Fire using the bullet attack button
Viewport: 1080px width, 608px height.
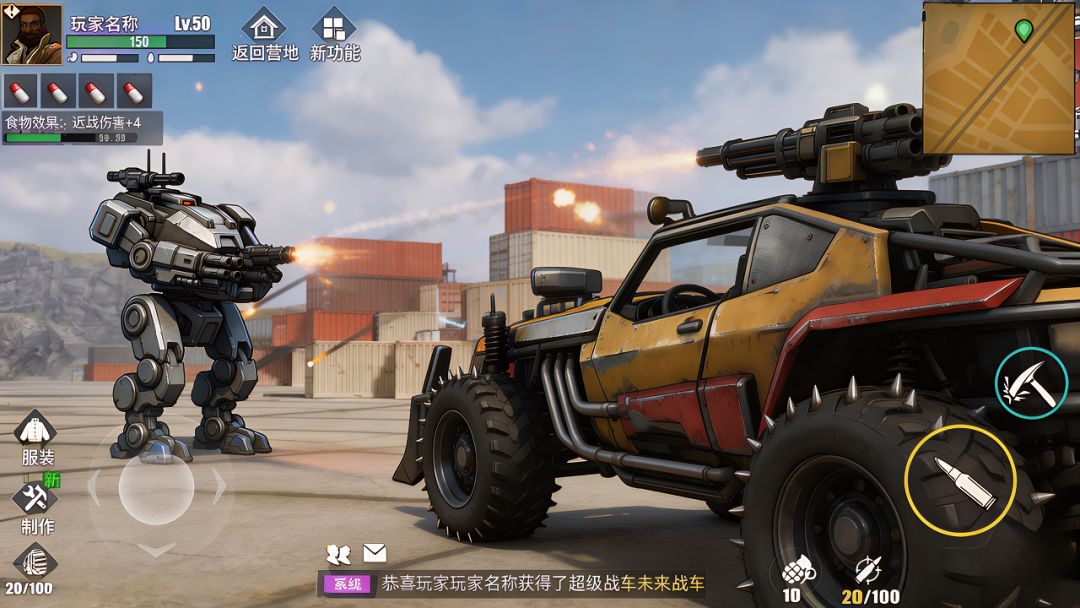(x=960, y=480)
